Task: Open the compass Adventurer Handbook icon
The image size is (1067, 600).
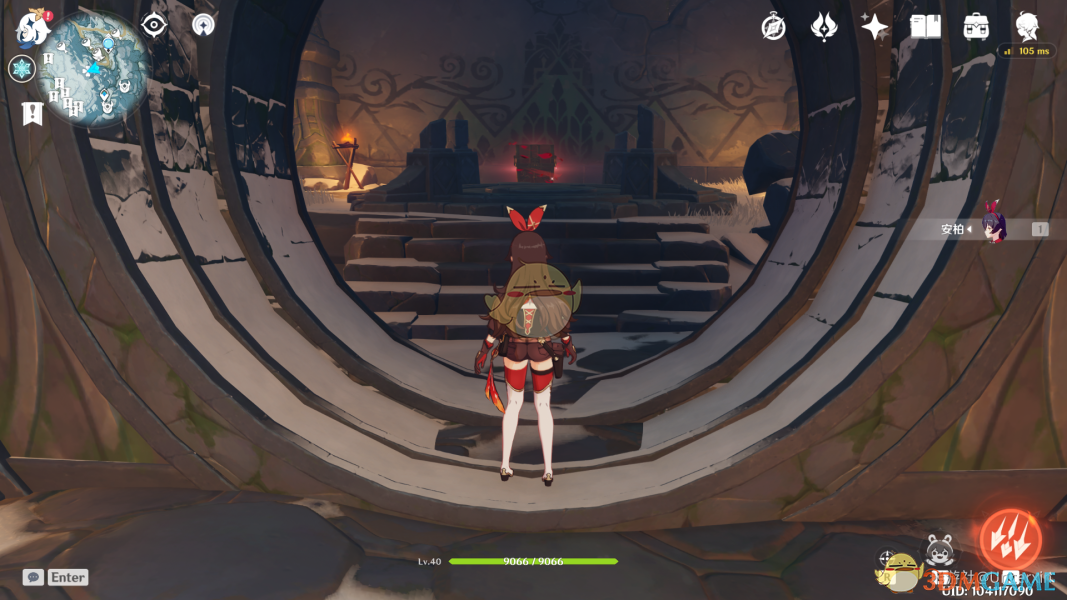Action: (773, 27)
